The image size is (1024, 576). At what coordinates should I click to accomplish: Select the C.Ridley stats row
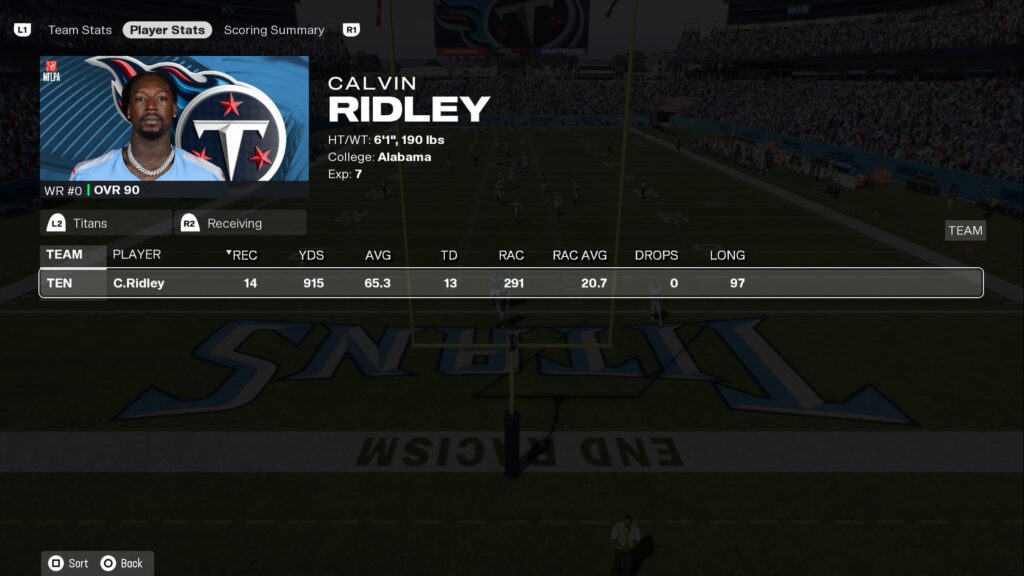(510, 283)
